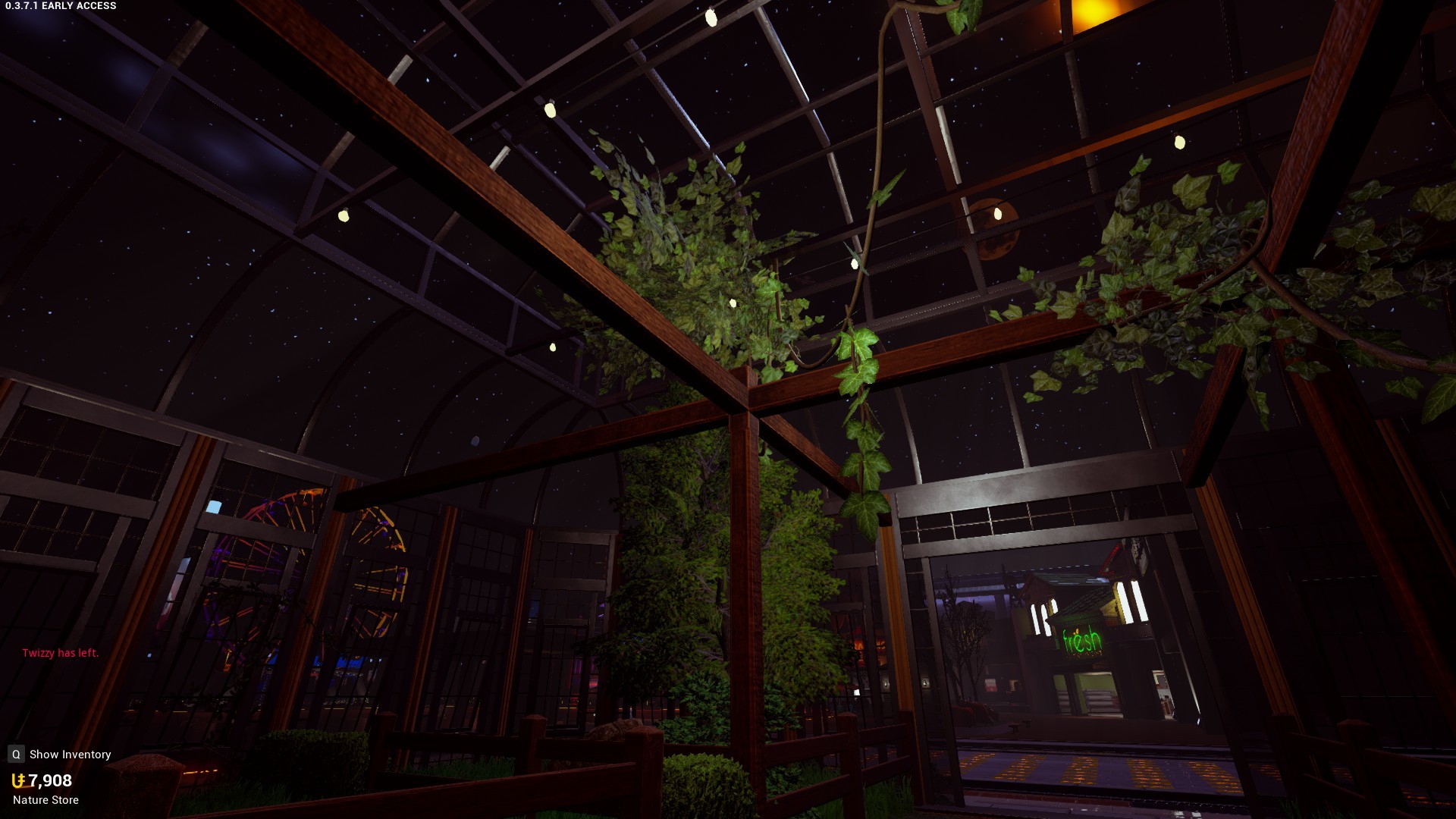The height and width of the screenshot is (819, 1456).
Task: Select the Q key prompt icon
Action: 15,754
